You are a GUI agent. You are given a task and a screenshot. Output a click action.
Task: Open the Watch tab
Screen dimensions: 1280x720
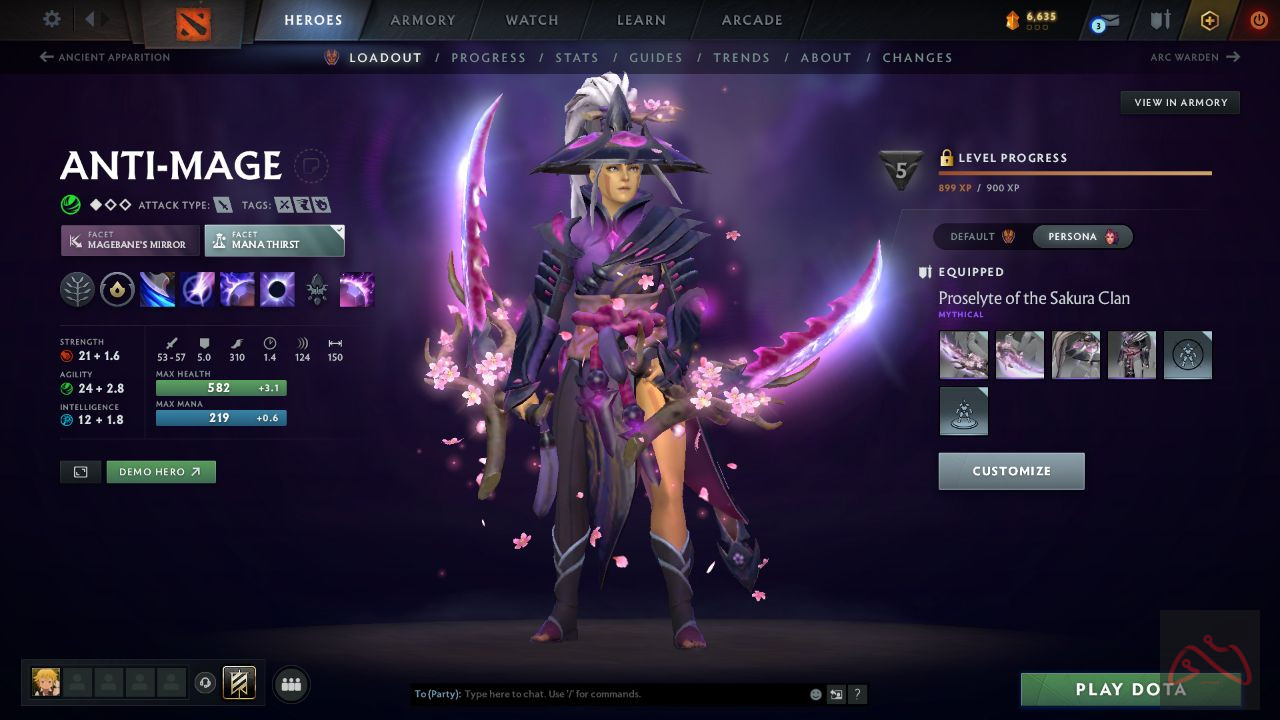coord(532,20)
